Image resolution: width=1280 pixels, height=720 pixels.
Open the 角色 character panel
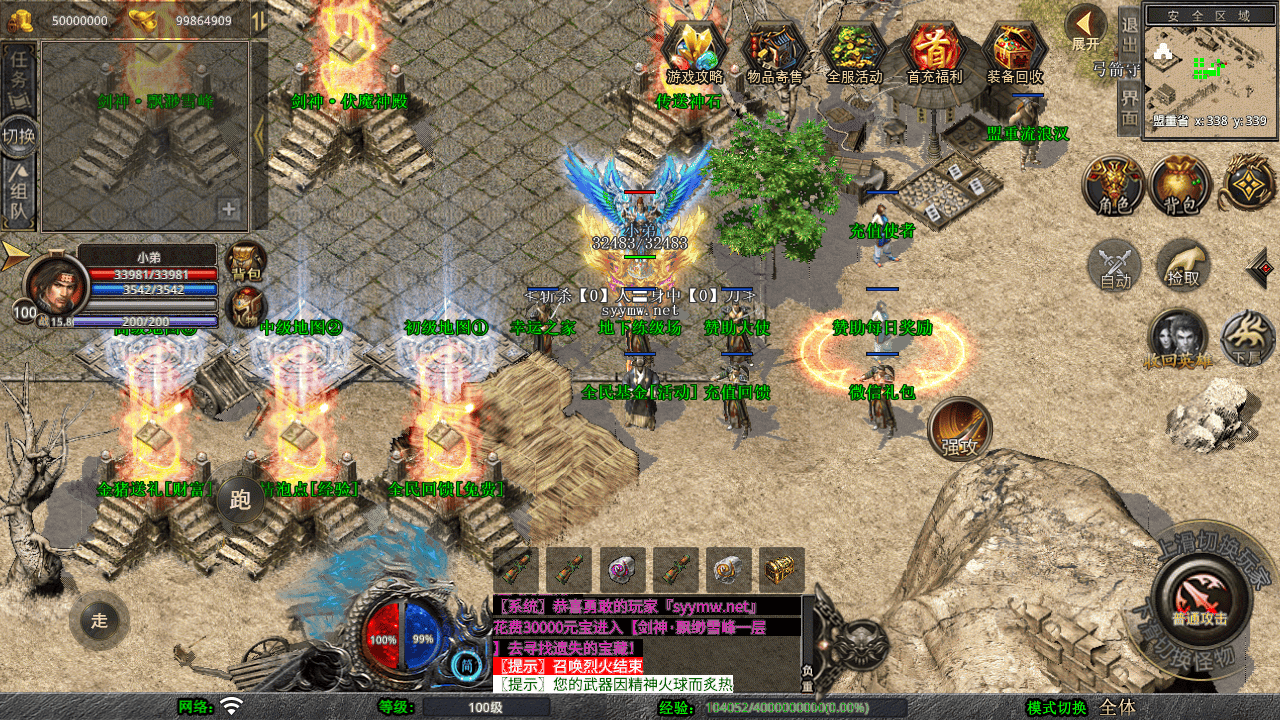click(1114, 186)
